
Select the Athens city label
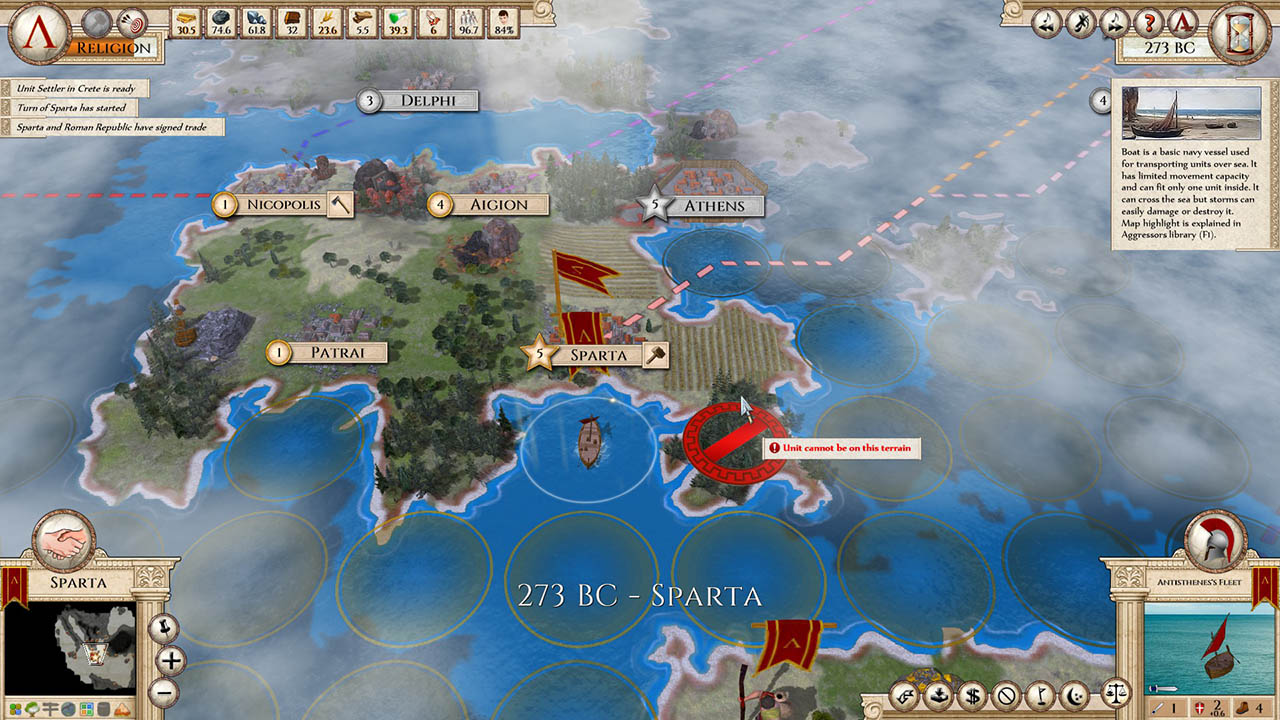713,206
